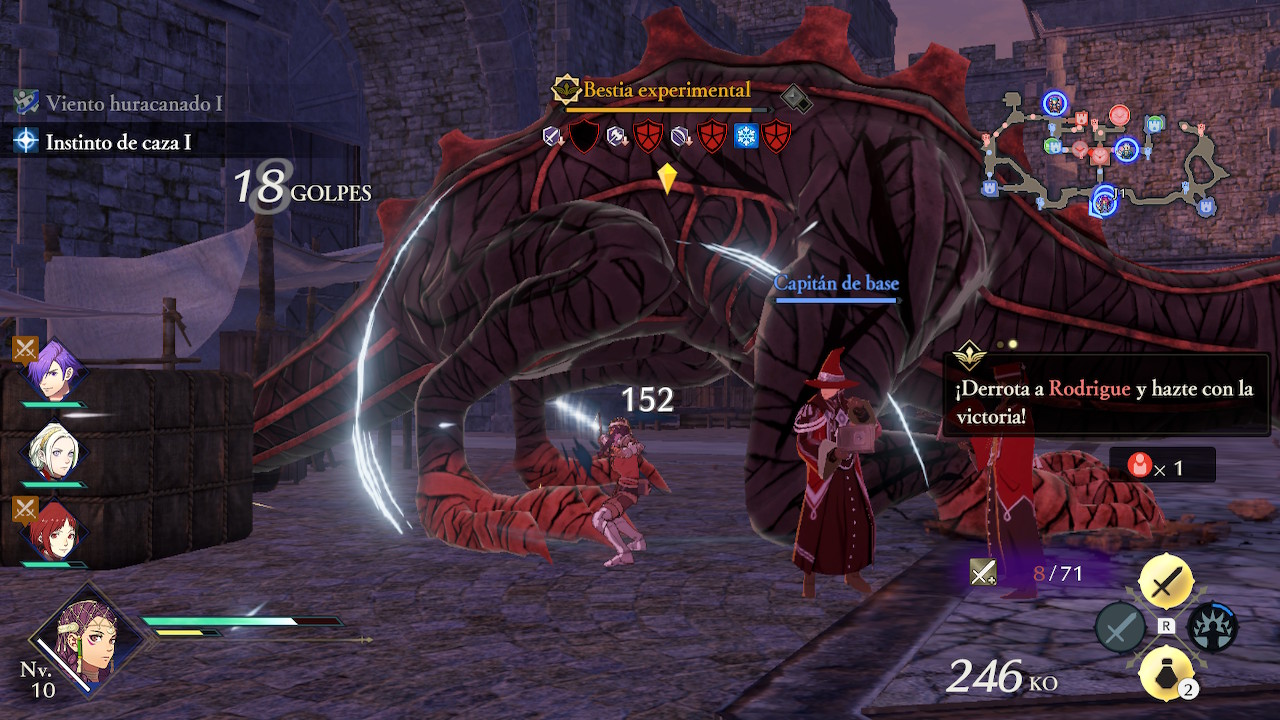Select the Instinto de caza I skill
The height and width of the screenshot is (720, 1280).
point(118,142)
